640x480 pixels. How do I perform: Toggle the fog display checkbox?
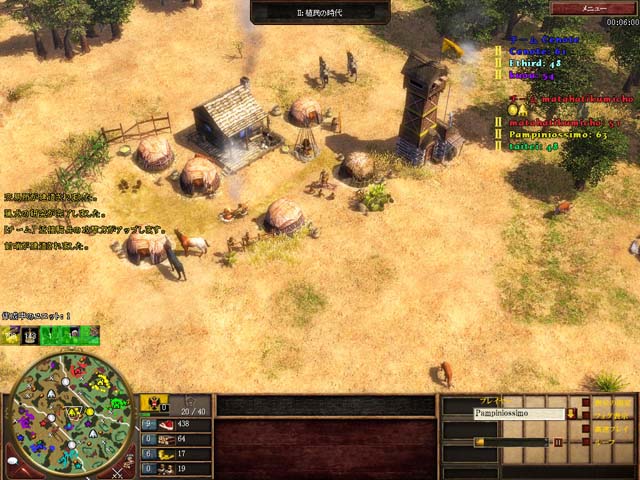point(586,415)
